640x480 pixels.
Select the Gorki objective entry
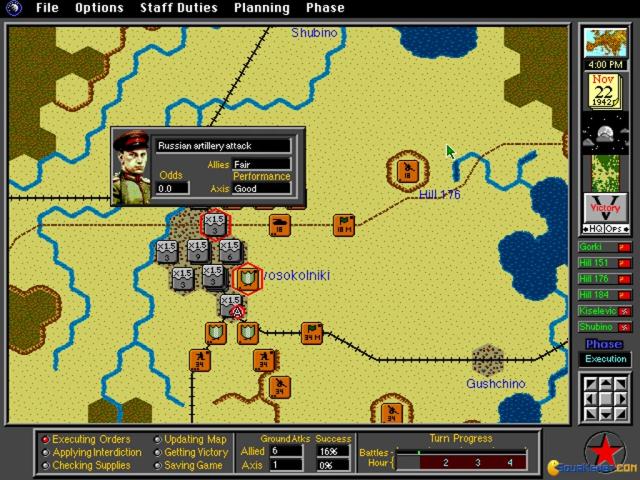coord(604,247)
